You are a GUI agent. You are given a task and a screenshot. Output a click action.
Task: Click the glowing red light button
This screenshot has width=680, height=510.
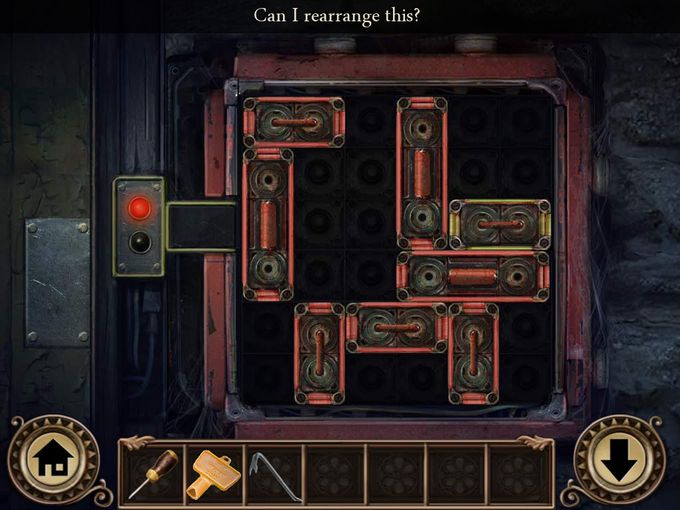[x=140, y=208]
